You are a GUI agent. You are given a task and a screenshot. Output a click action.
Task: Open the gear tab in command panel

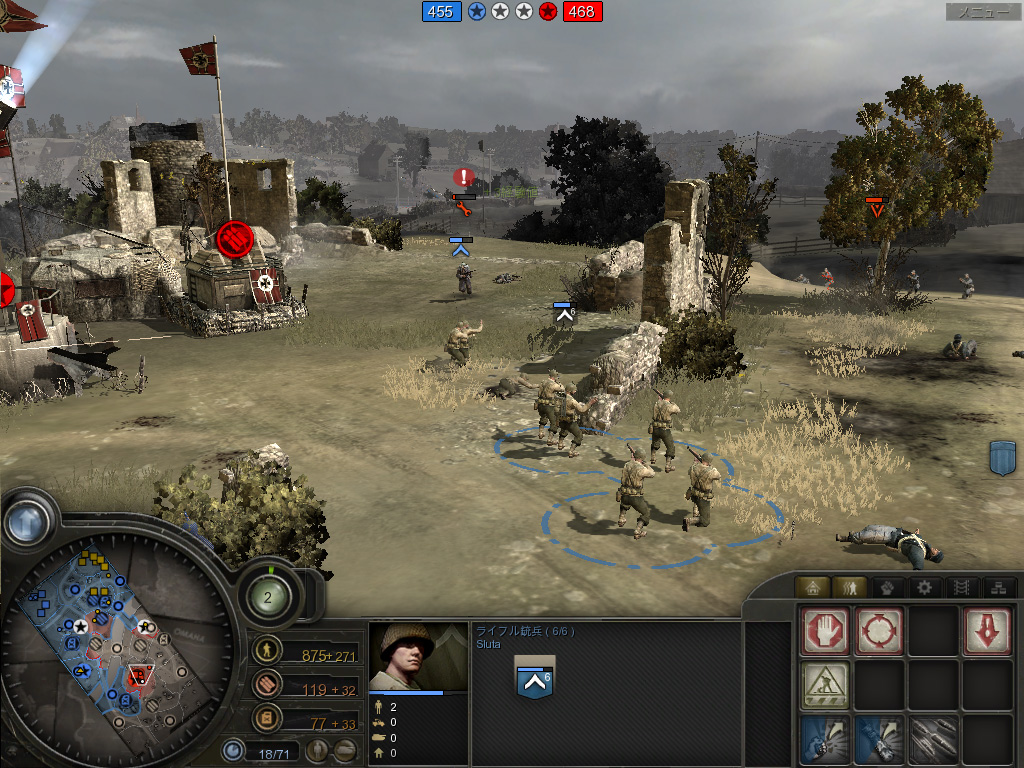924,587
